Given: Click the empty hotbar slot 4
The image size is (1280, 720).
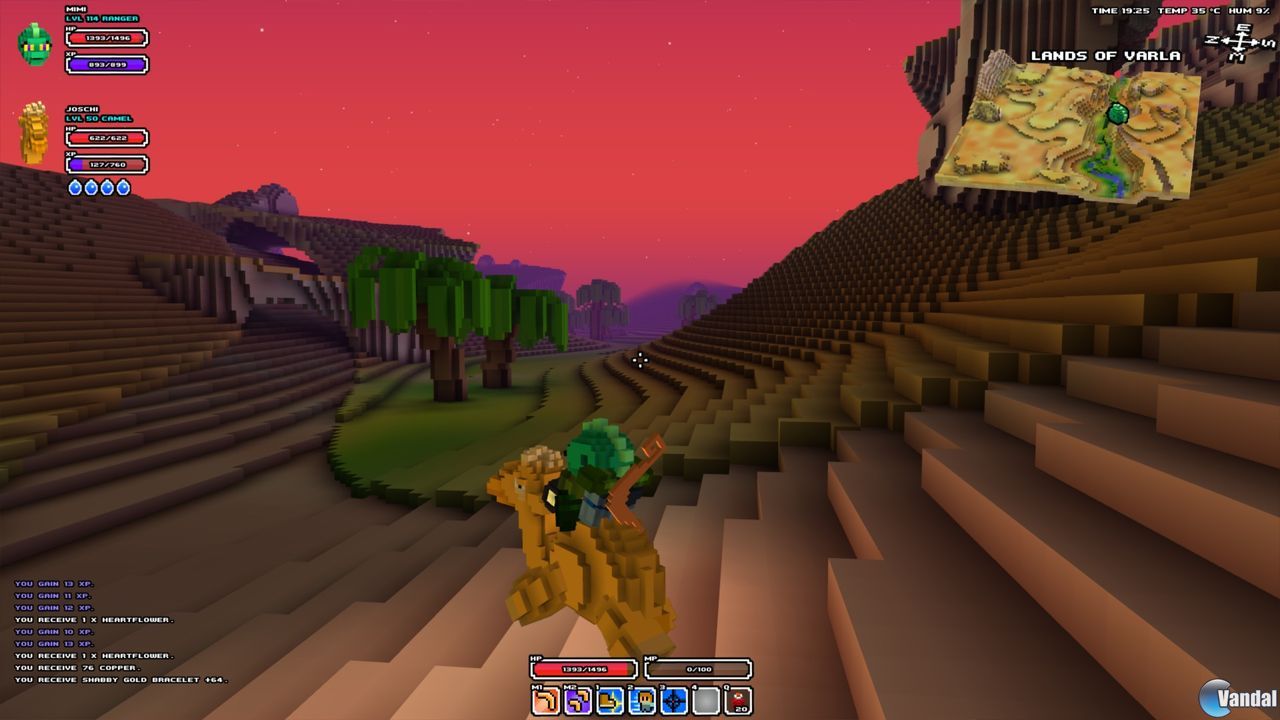Looking at the screenshot, I should click(x=705, y=700).
